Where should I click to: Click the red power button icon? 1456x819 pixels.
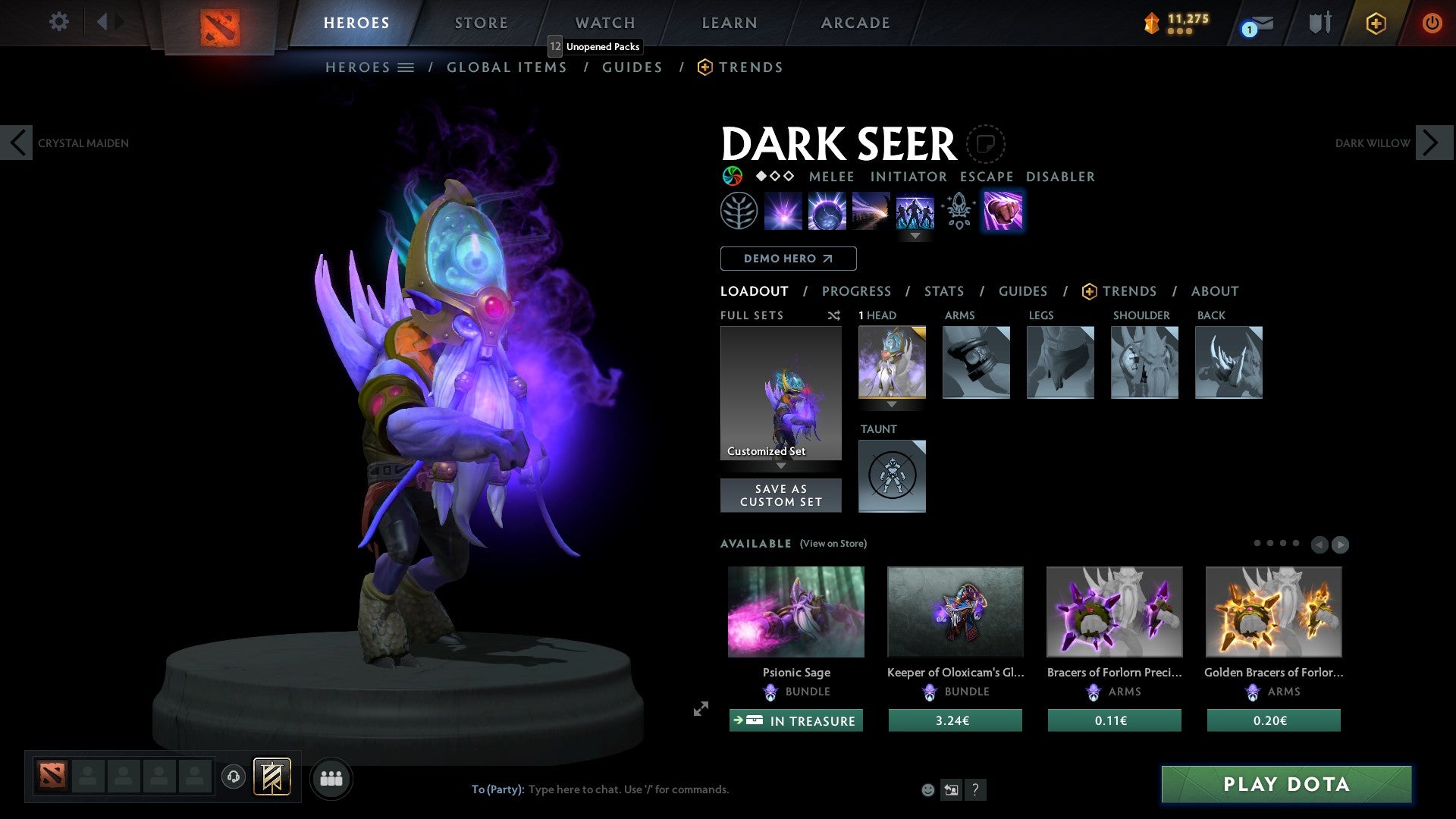(1432, 23)
